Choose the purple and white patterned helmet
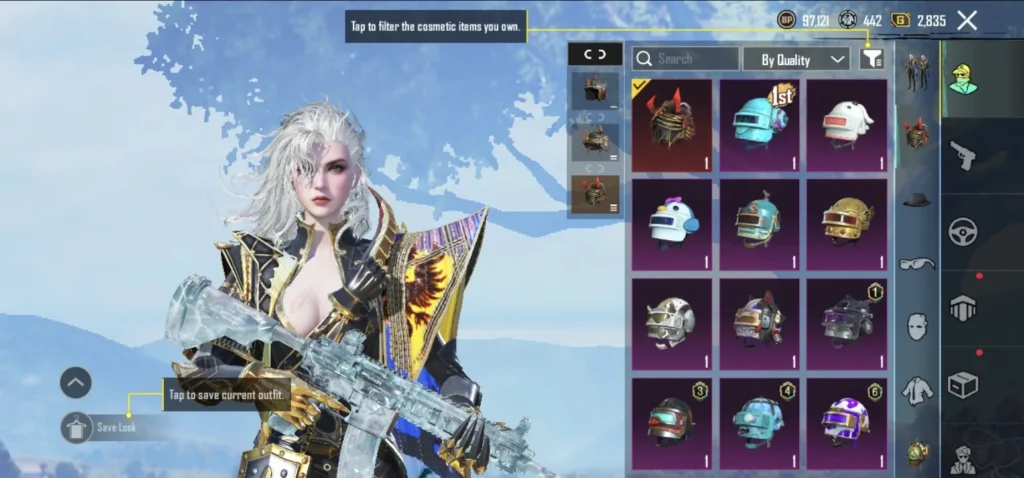Screen dimensions: 1024x478 846,424
